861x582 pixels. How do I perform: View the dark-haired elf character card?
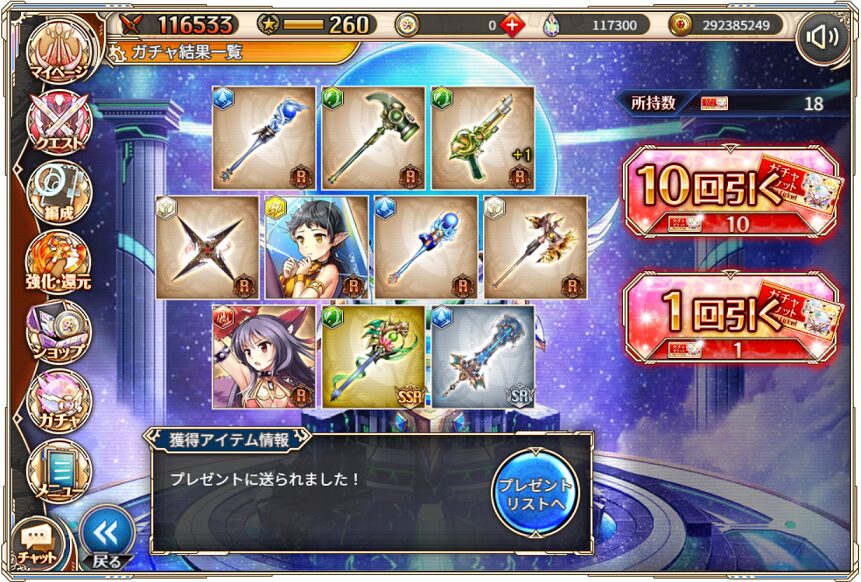pyautogui.click(x=317, y=247)
